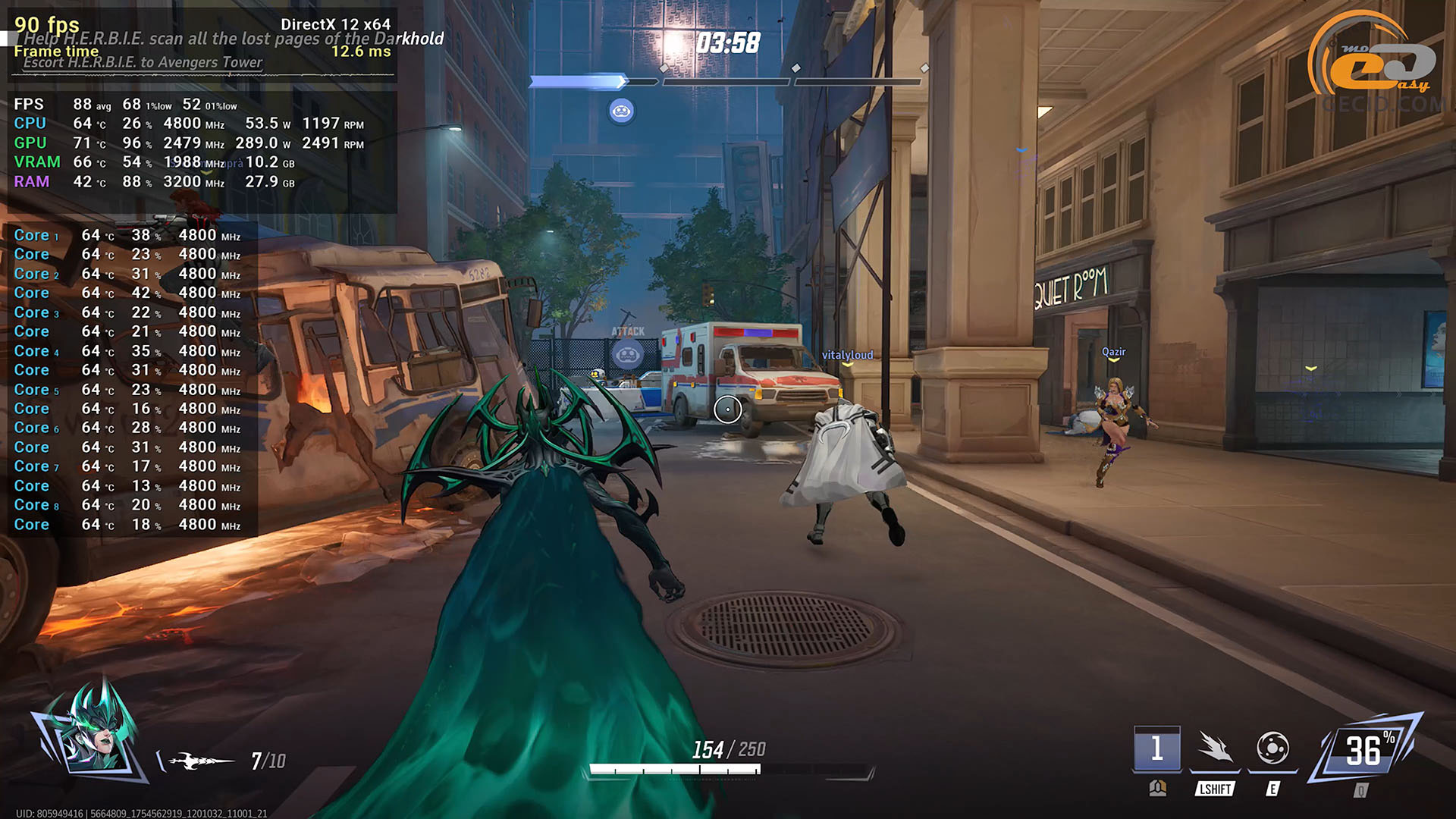
Task: Select the Nightsword throwing blade weapon icon
Action: tap(200, 761)
